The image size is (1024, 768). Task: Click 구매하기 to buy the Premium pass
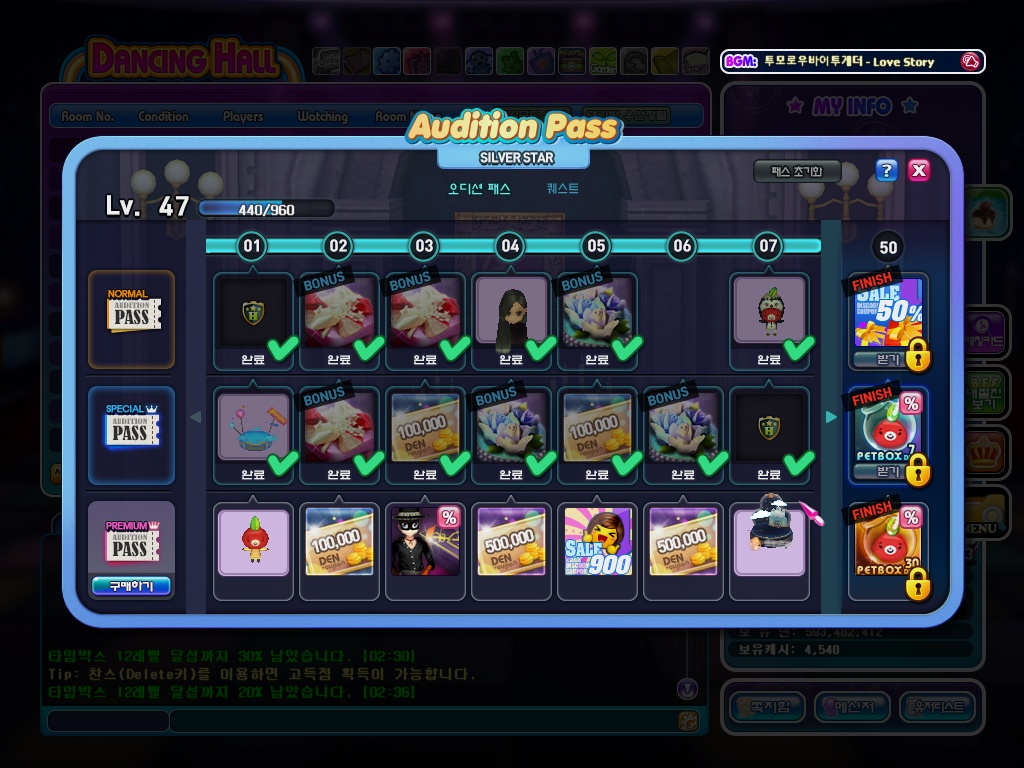[x=131, y=586]
